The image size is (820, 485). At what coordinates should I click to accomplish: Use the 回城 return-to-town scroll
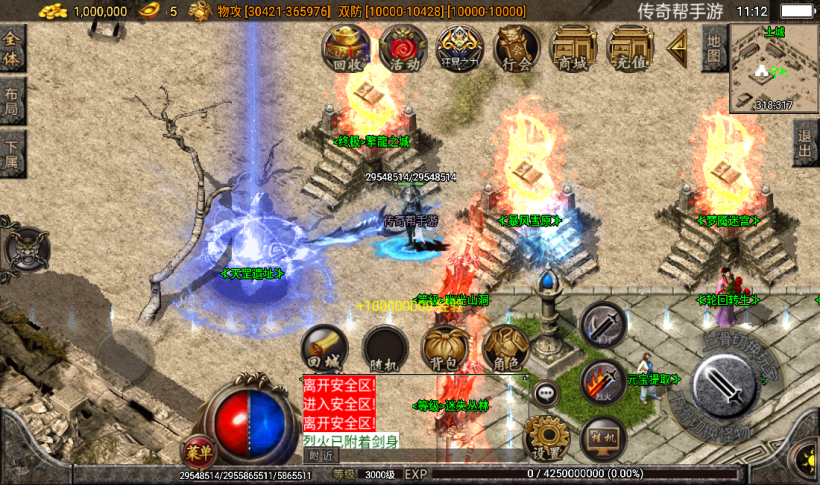pos(325,349)
